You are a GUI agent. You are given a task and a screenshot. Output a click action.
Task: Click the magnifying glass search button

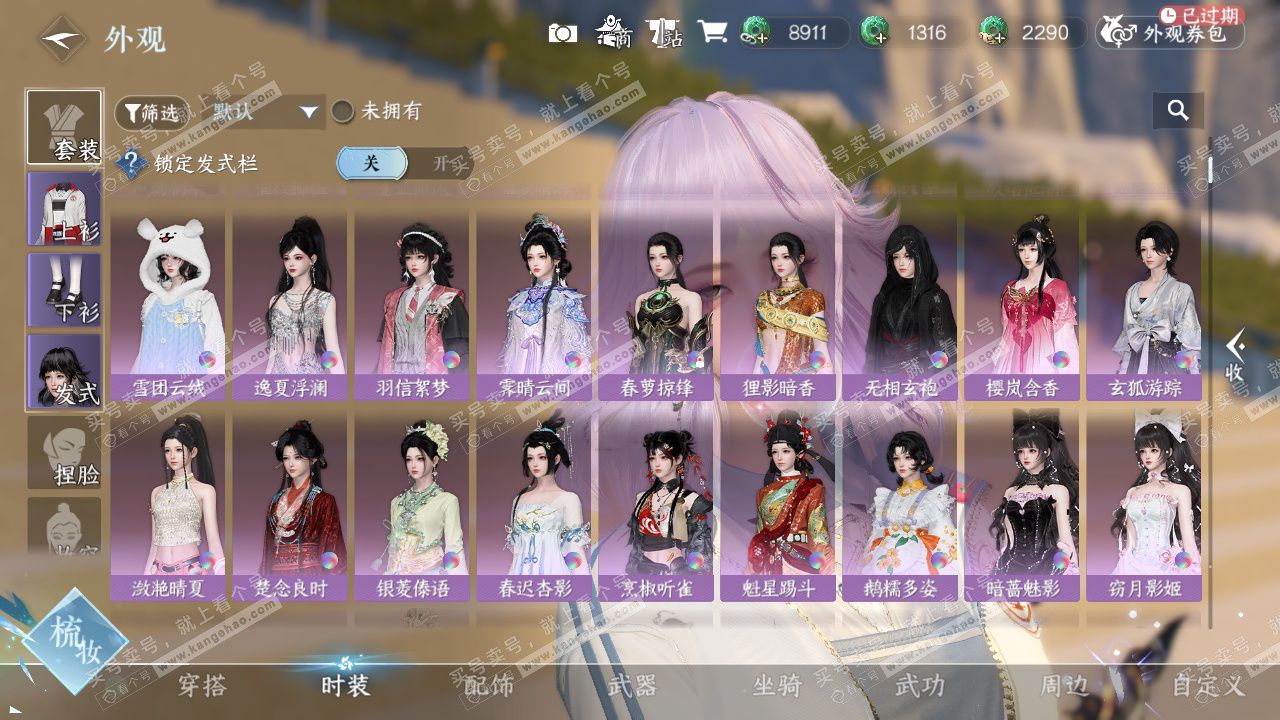(x=1177, y=111)
